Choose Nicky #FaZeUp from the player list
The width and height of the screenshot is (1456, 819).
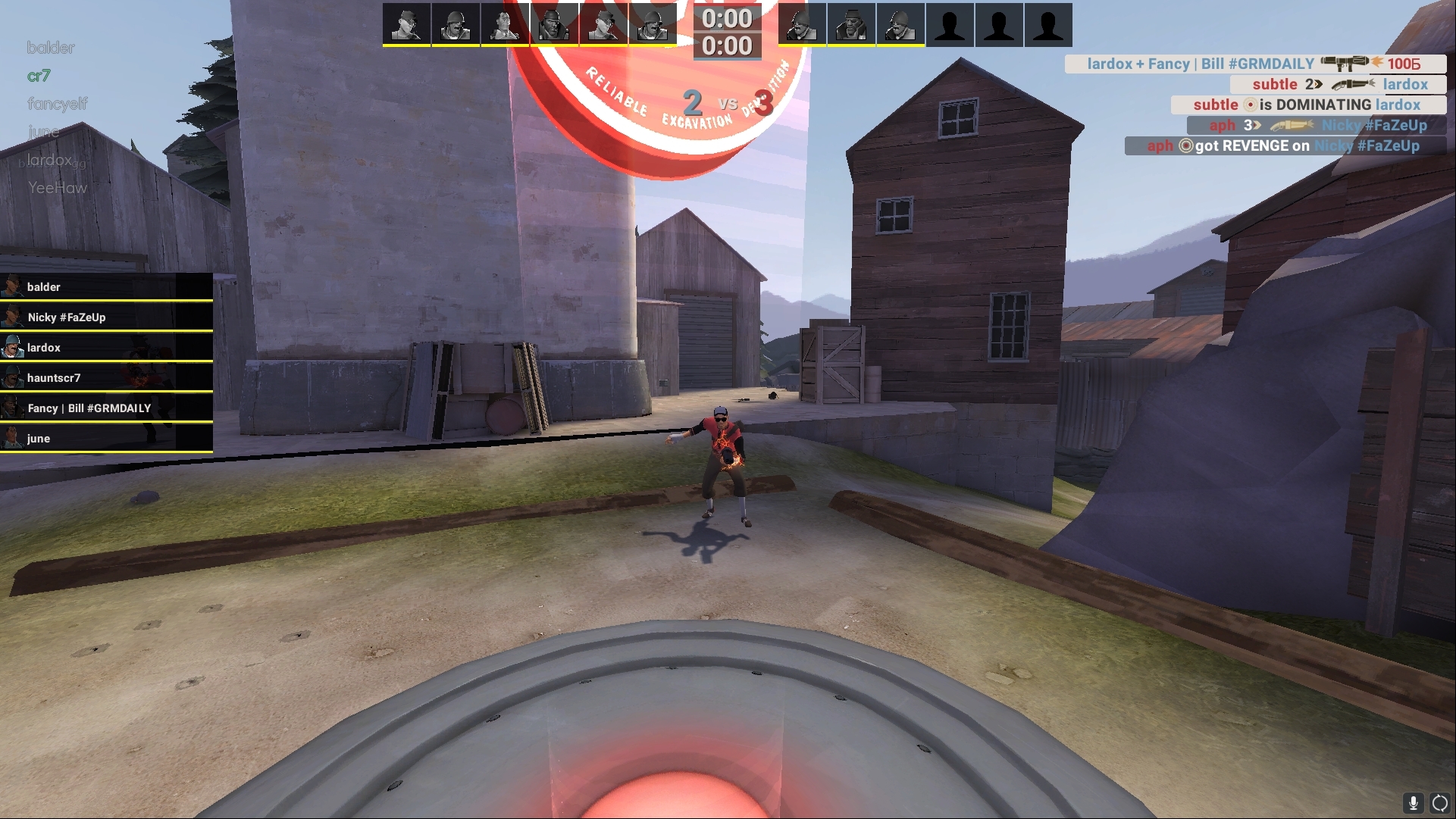106,317
